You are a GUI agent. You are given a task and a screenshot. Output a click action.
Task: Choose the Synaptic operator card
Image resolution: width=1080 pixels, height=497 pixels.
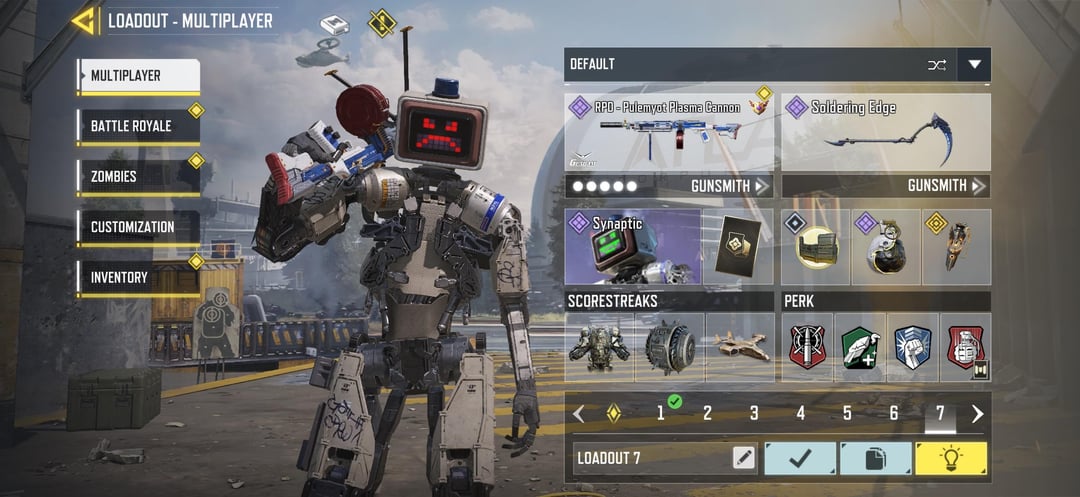[630, 247]
